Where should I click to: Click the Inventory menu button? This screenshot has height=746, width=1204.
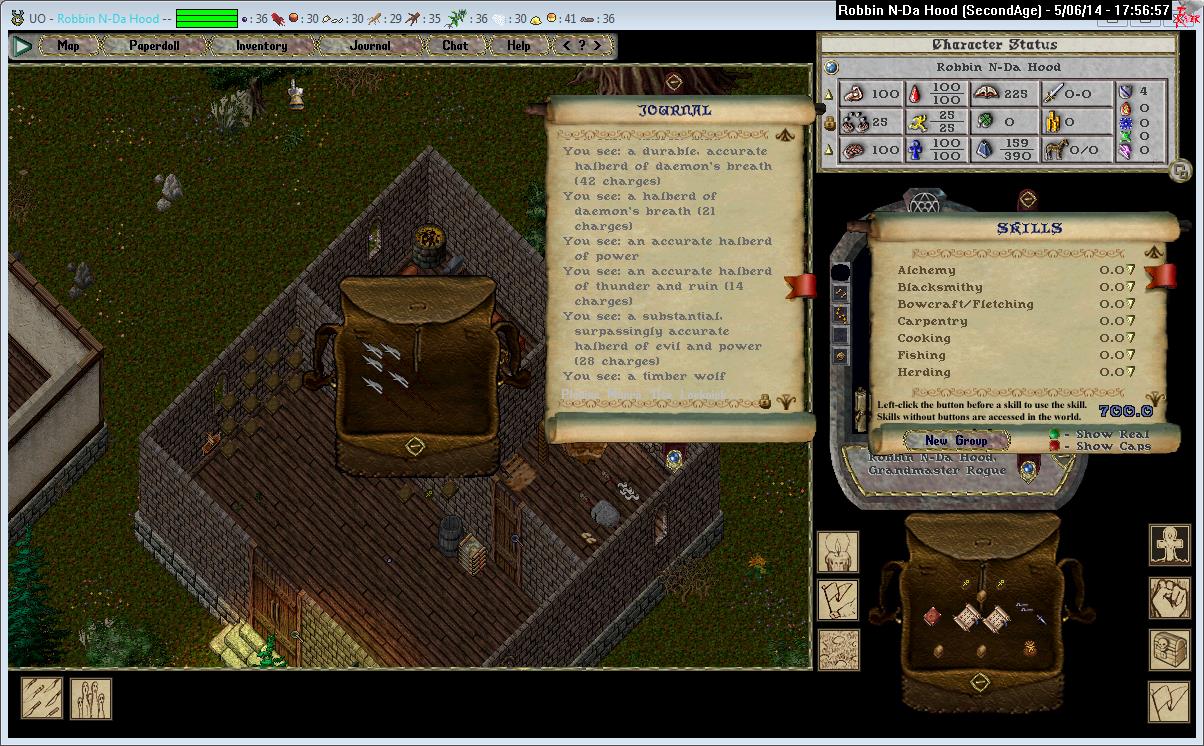coord(261,46)
